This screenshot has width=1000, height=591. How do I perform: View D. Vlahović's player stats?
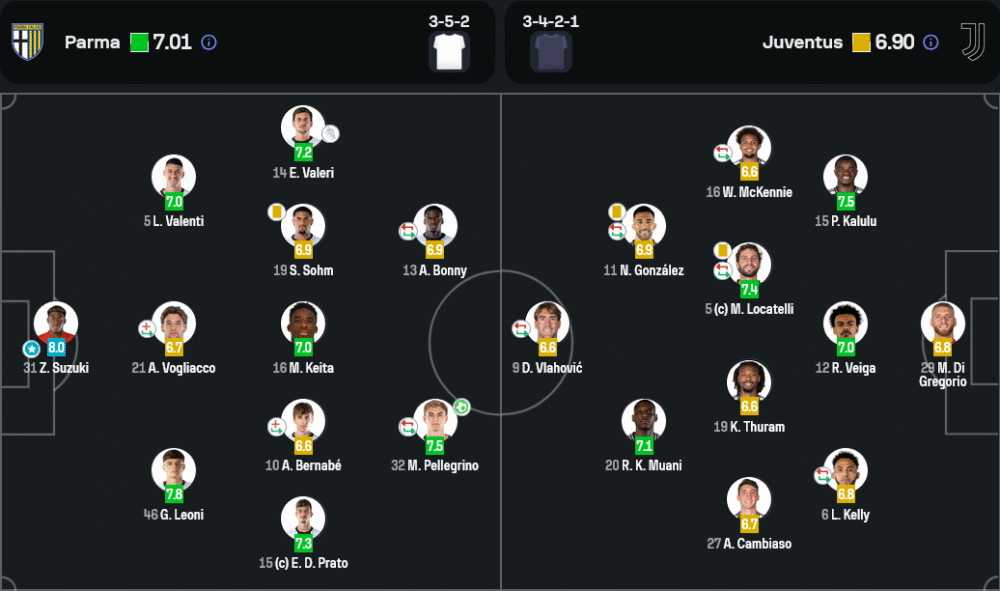coord(547,324)
